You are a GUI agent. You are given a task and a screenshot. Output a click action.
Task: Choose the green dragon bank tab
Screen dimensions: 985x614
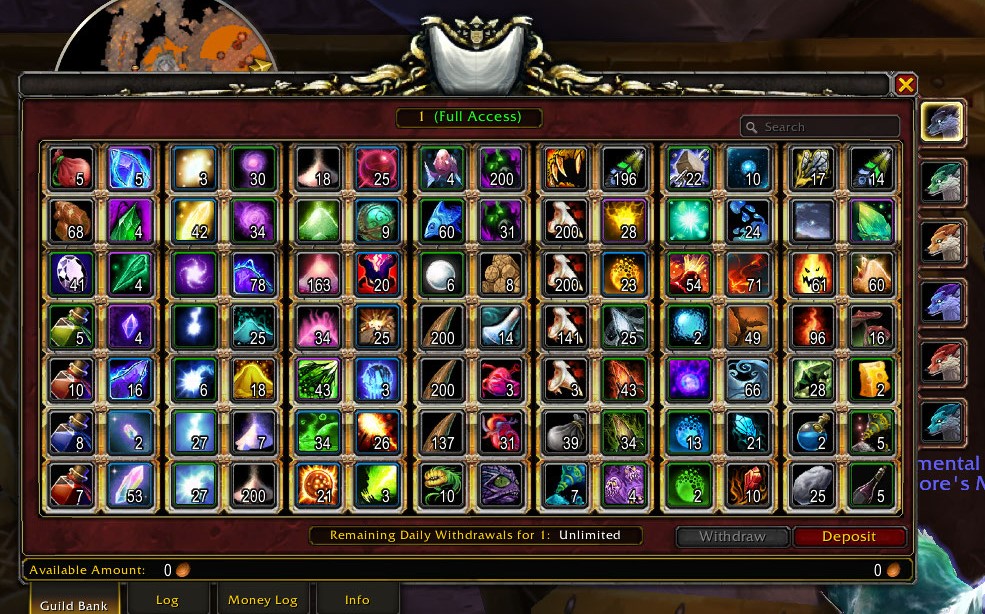942,183
